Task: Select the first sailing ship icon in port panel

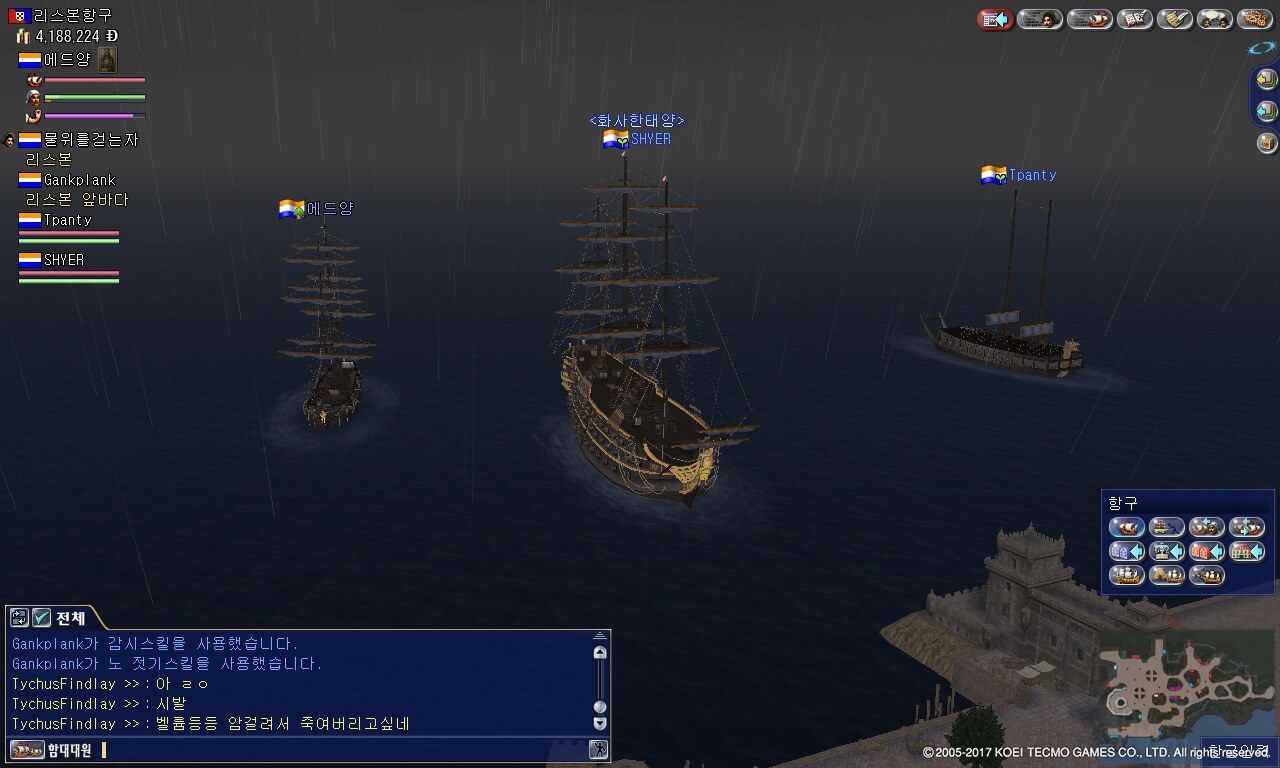Action: 1126,527
